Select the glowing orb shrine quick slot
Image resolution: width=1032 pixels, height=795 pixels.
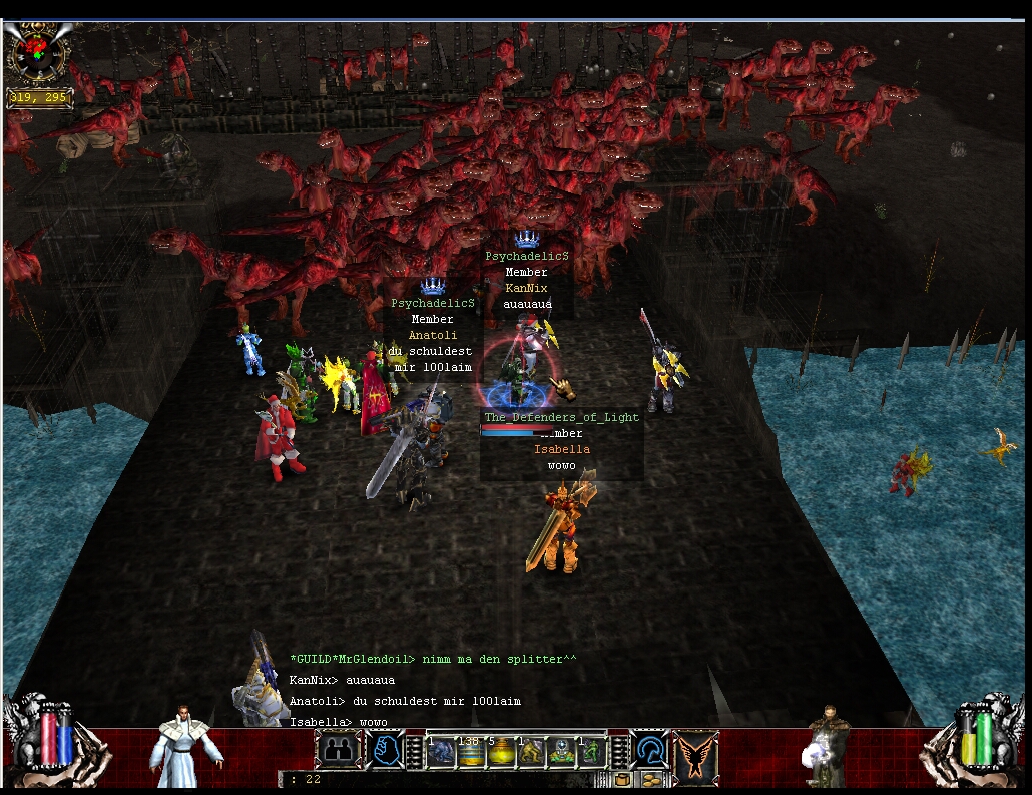pyautogui.click(x=561, y=752)
